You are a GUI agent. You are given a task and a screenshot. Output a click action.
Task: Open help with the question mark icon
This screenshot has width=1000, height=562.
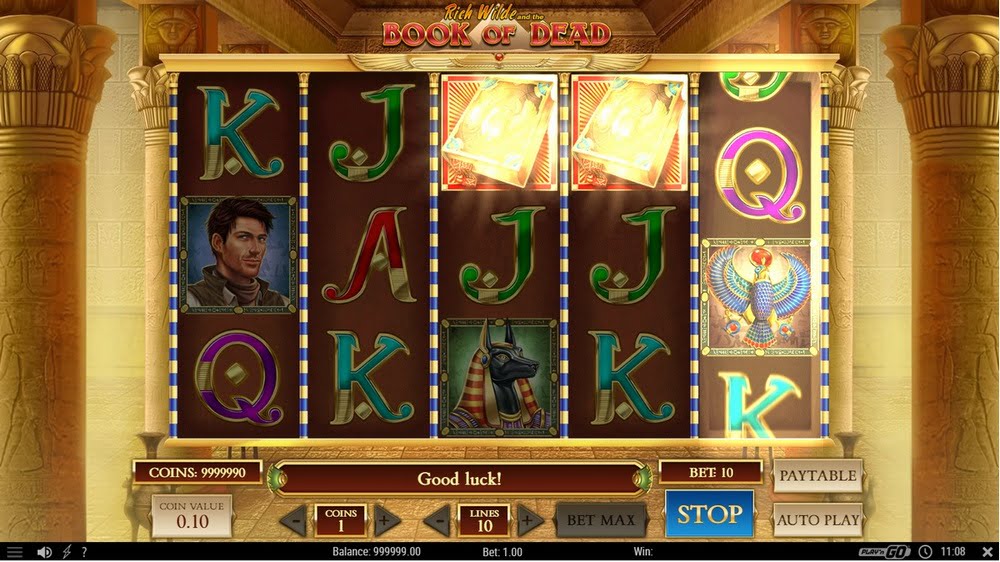(x=84, y=552)
